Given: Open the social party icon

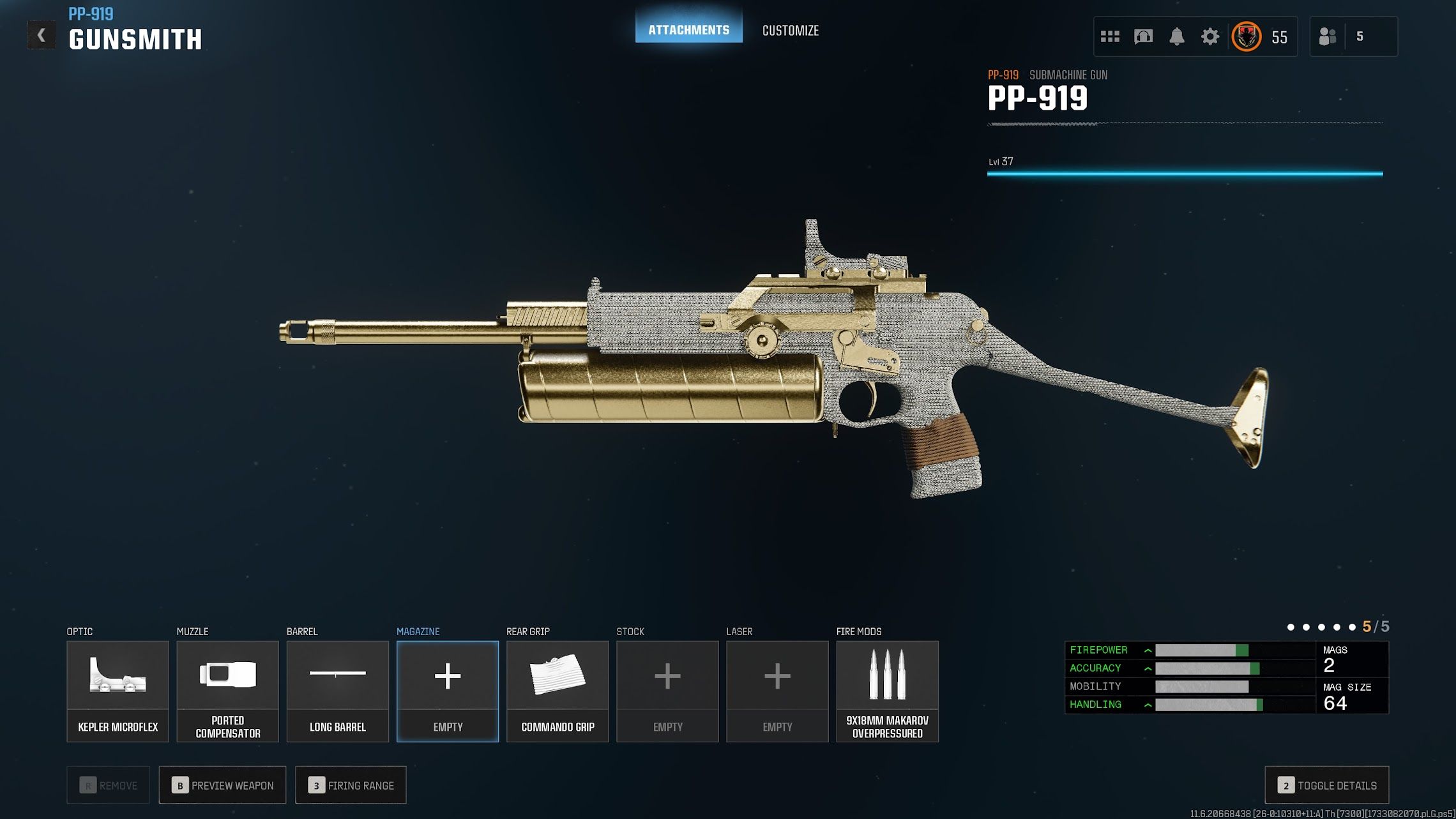Looking at the screenshot, I should 1328,36.
